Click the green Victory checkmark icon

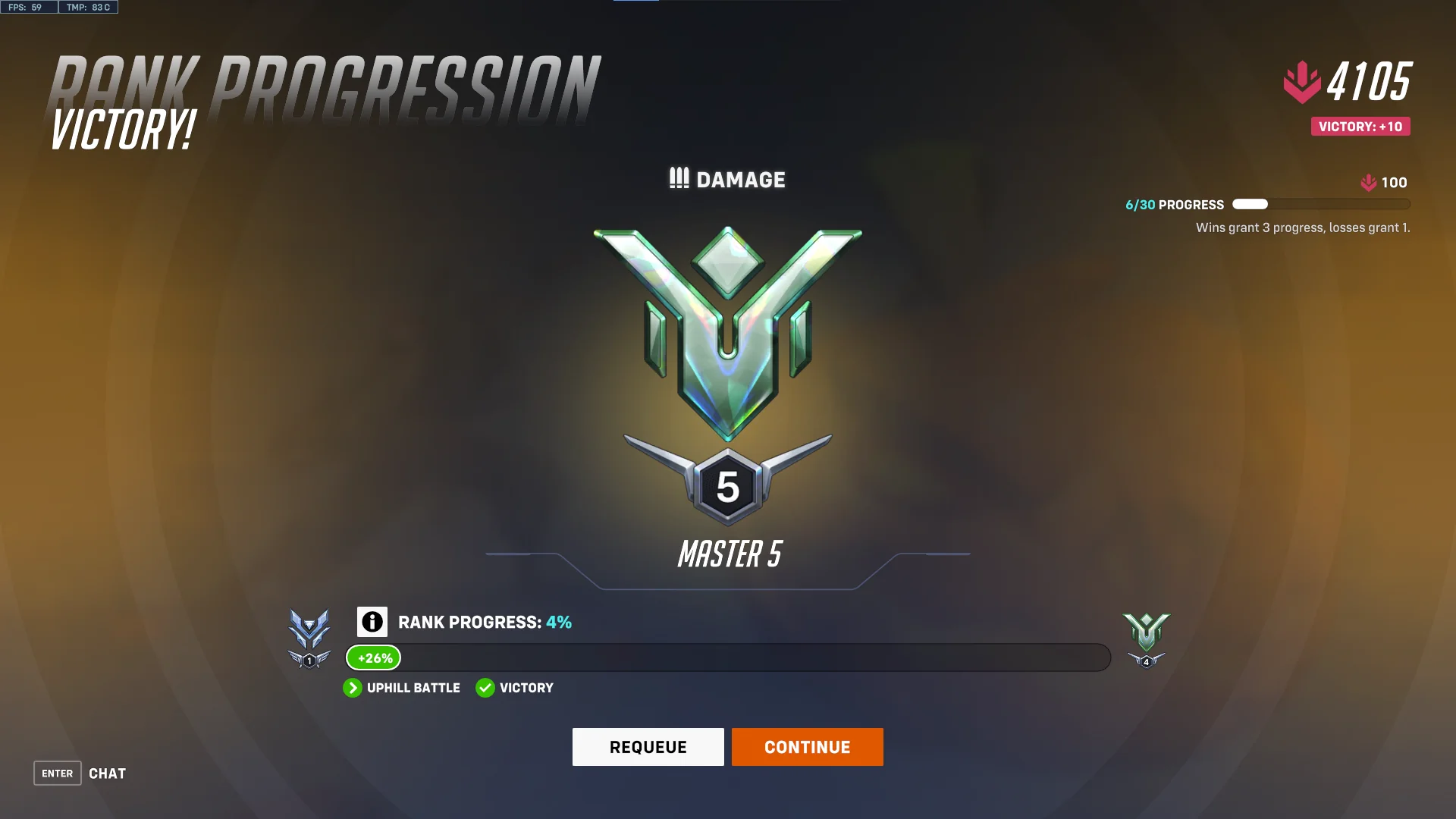485,688
